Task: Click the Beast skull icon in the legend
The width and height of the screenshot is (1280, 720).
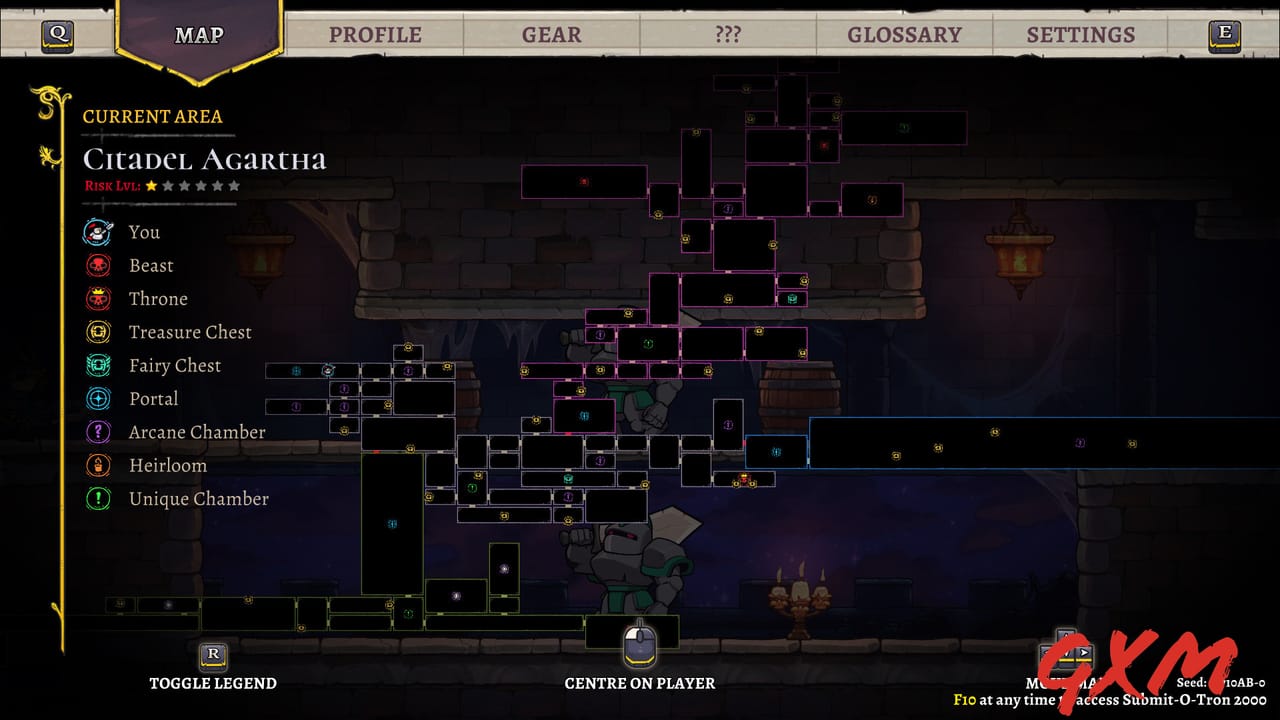Action: tap(97, 265)
